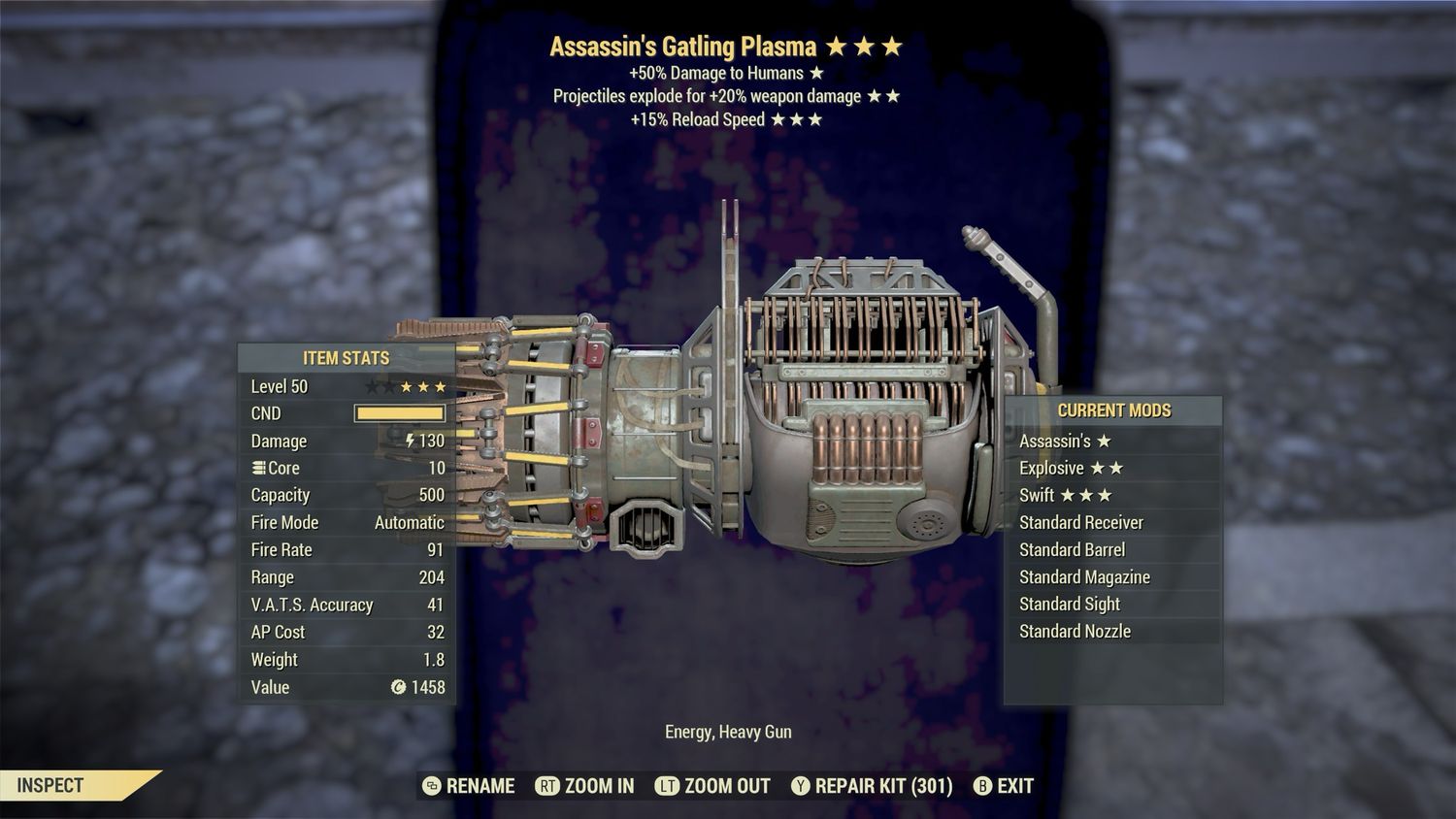
Task: Select the Standard Sight mod entry
Action: (1112, 604)
